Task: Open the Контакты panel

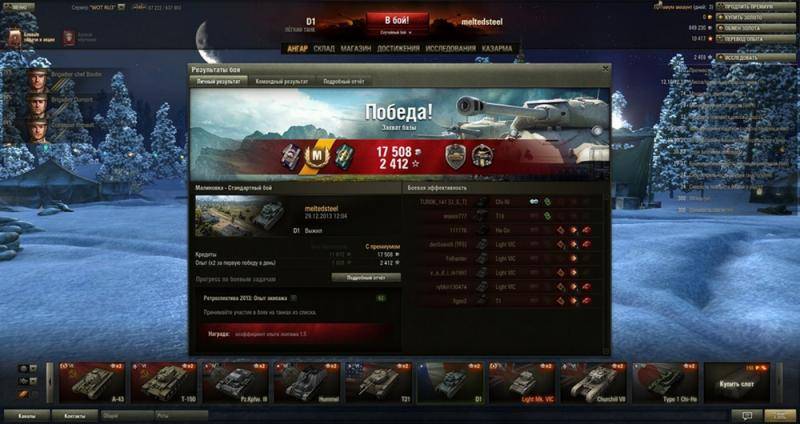Action: click(x=75, y=414)
